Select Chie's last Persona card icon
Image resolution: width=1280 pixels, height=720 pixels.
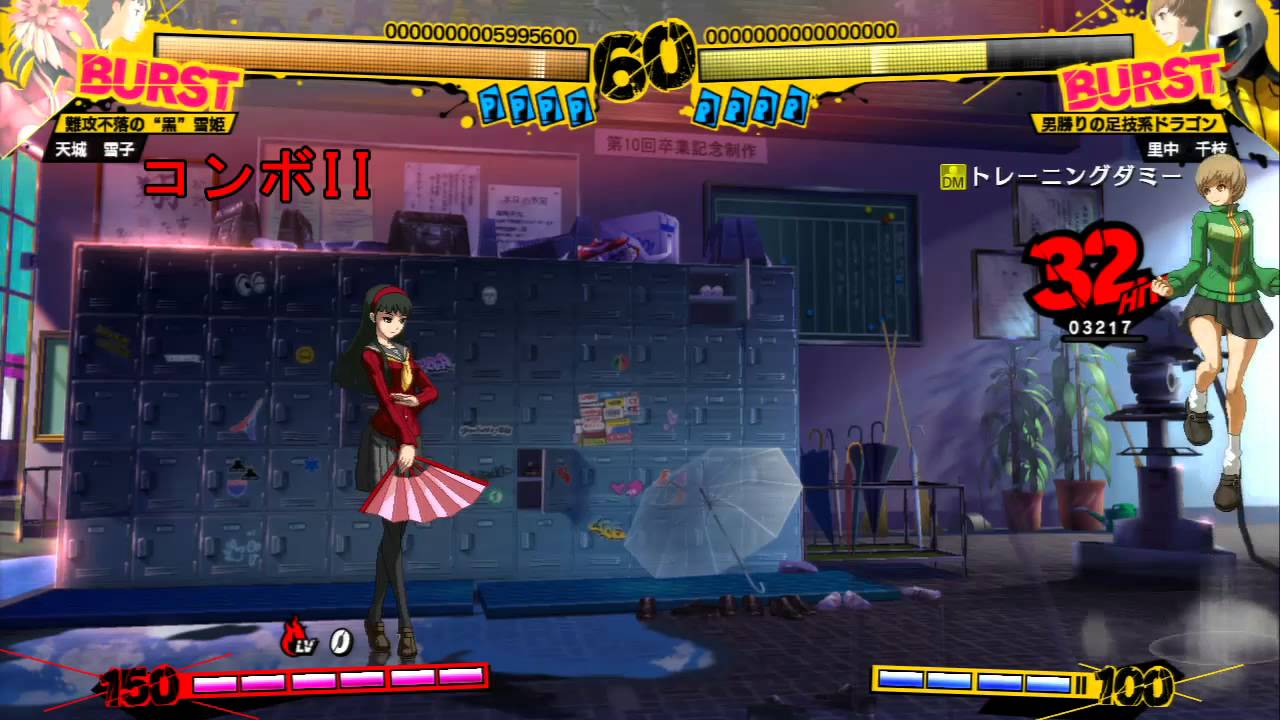coord(795,105)
